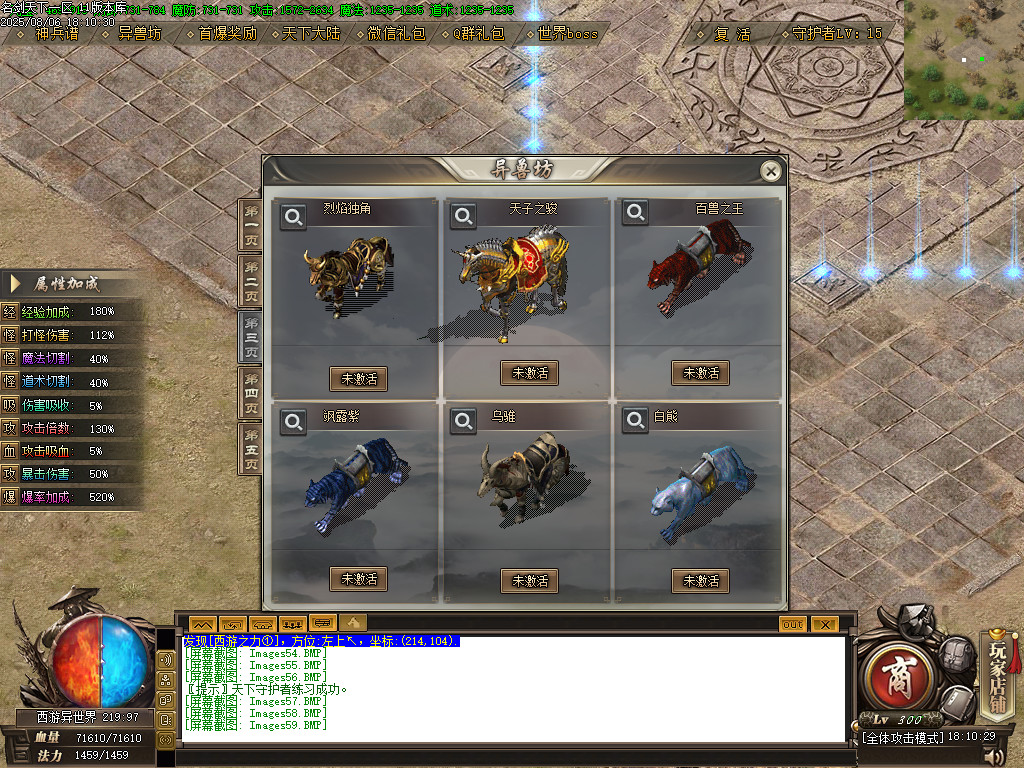
Task: Activate the 烈焰独角 mount
Action: [358, 378]
